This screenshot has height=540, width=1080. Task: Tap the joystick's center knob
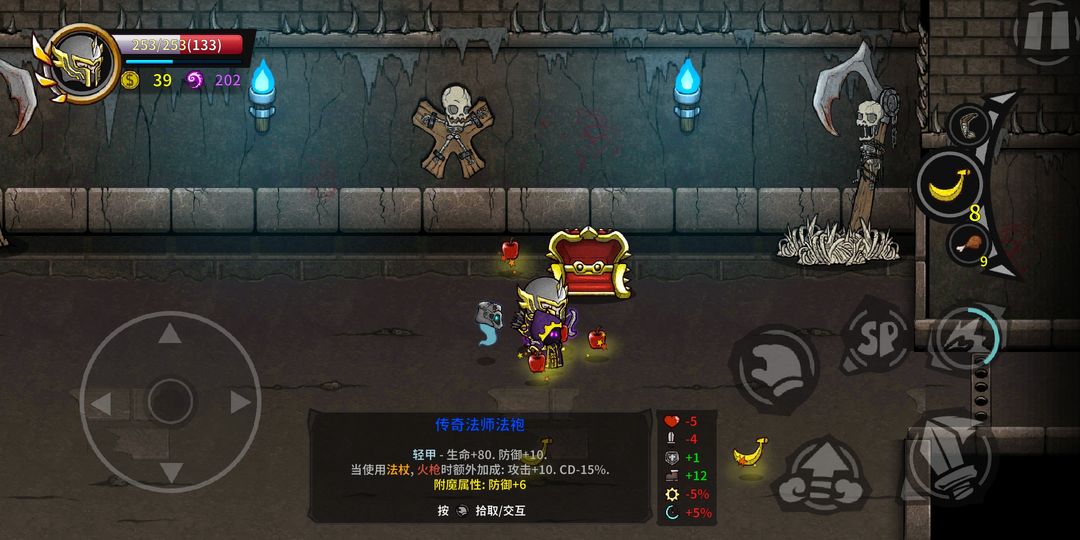170,403
